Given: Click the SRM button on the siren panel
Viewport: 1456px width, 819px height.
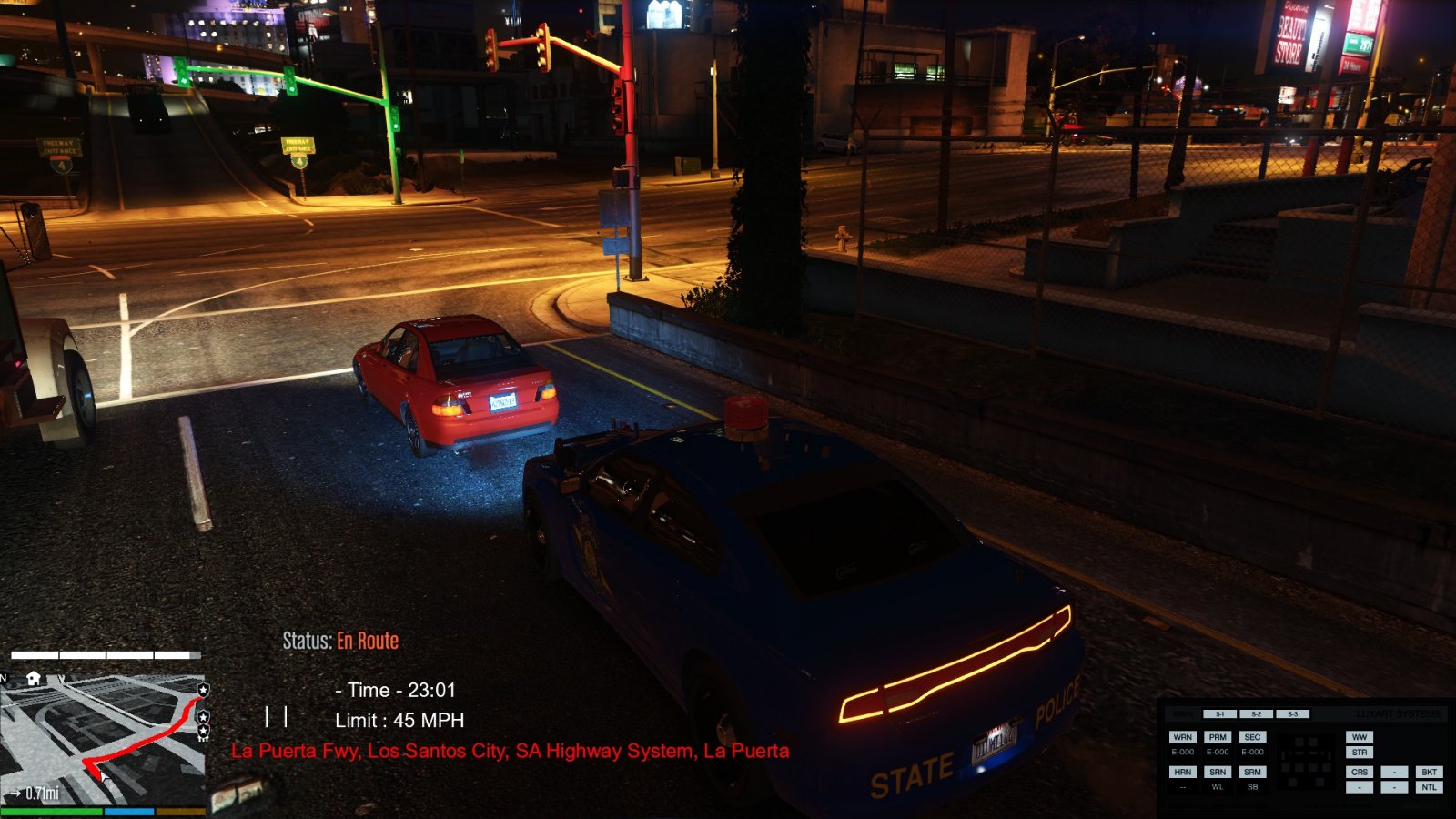Looking at the screenshot, I should click(x=1252, y=772).
